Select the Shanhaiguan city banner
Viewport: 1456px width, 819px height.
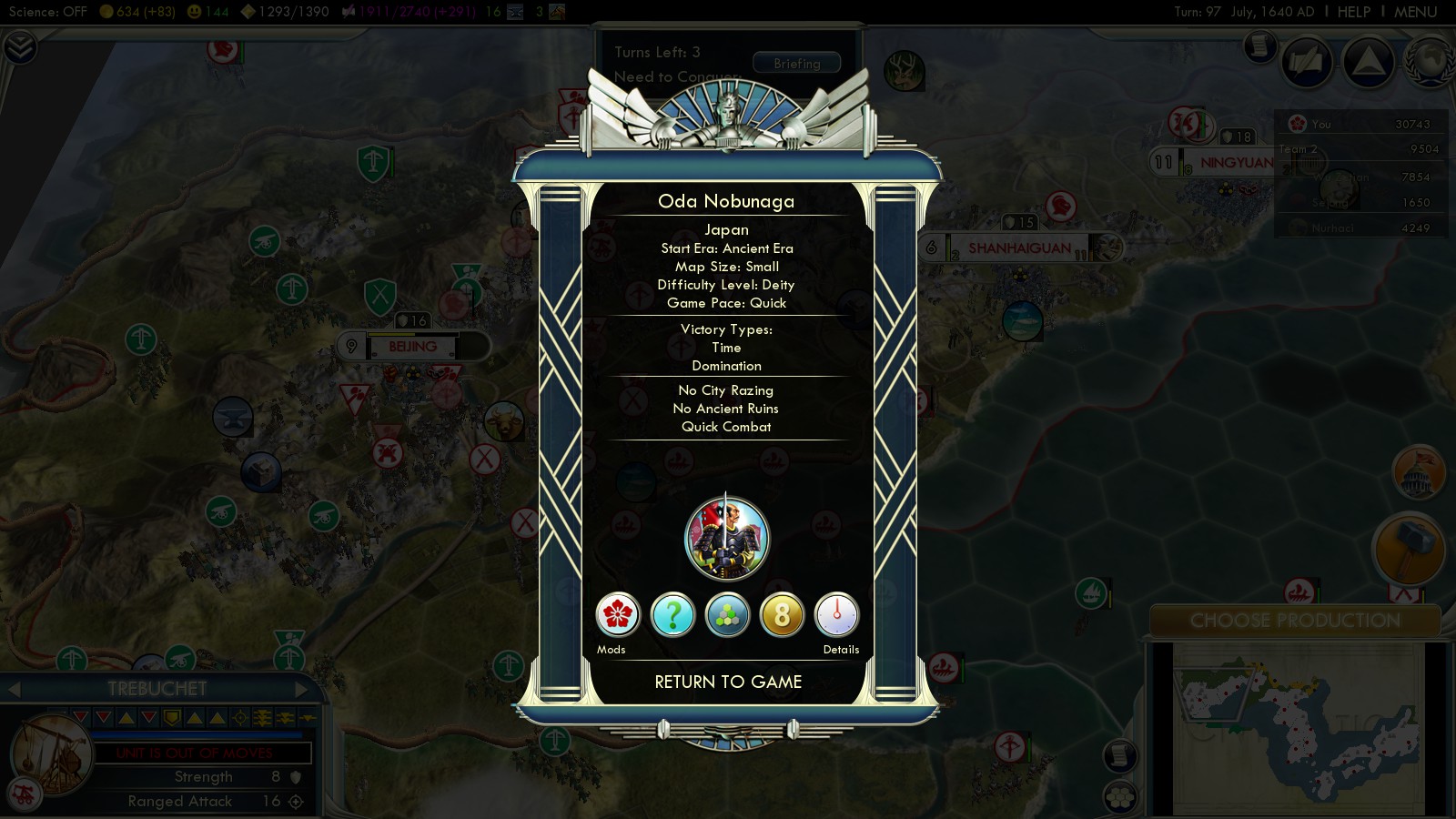(1019, 248)
